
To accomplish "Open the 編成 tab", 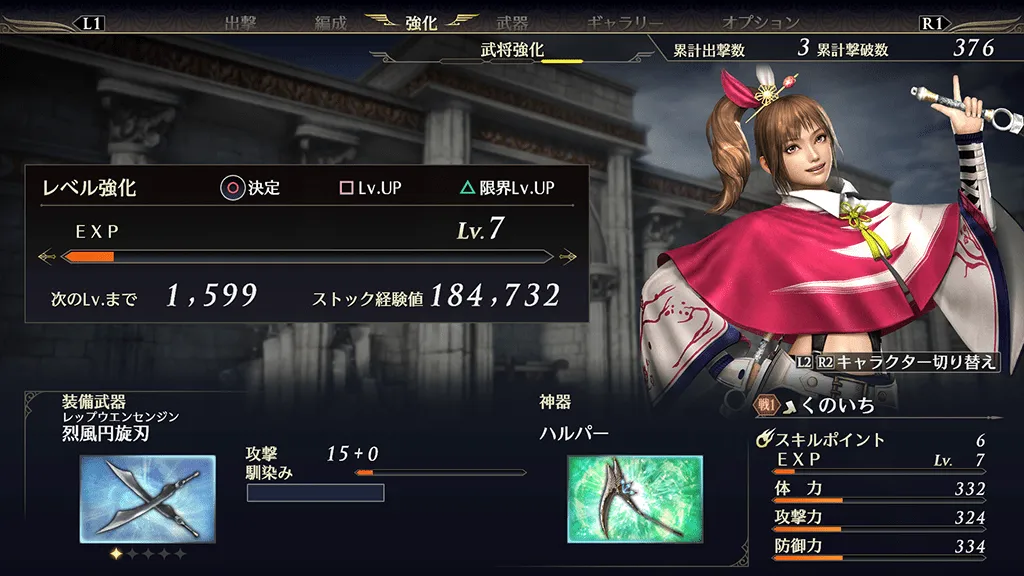I will [330, 23].
